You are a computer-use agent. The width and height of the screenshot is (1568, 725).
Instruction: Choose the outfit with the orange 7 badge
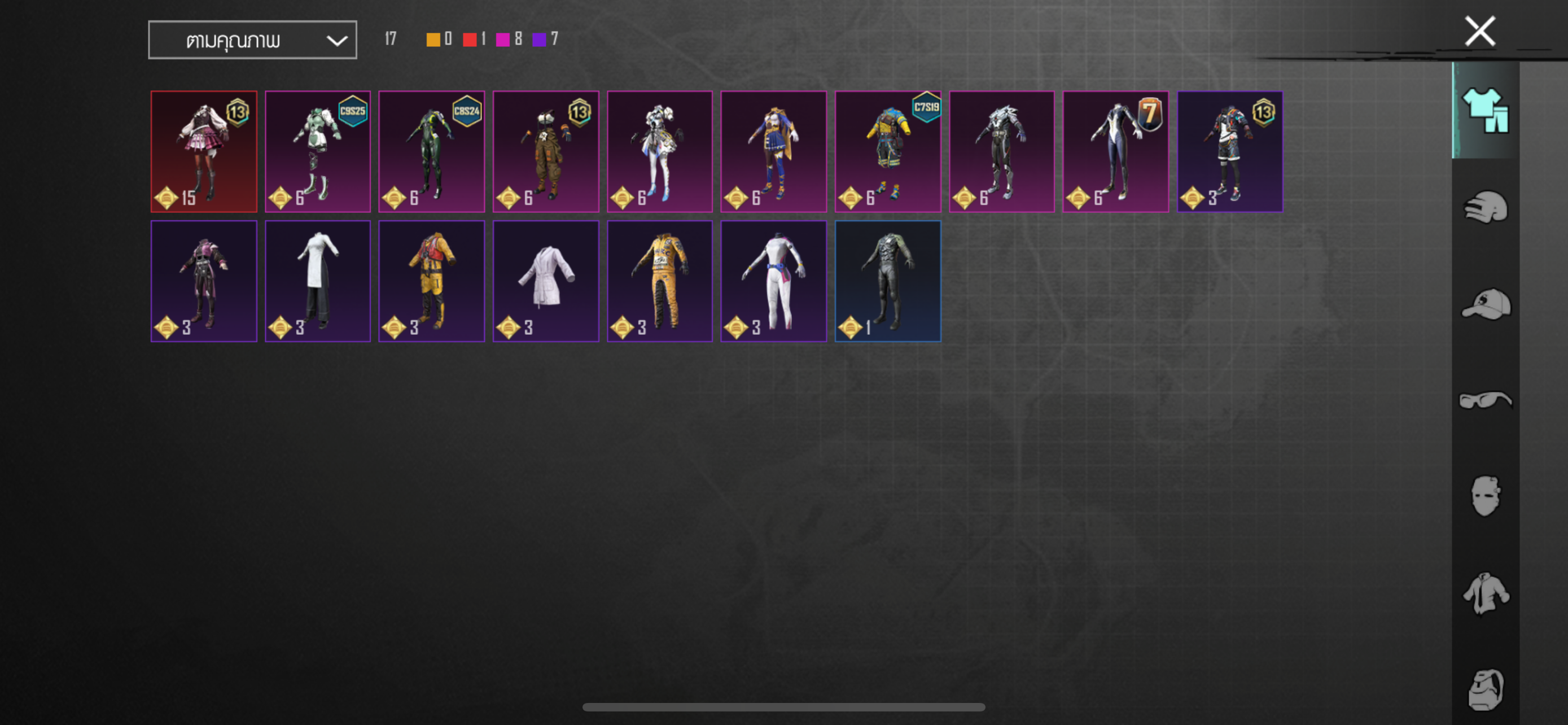1116,151
